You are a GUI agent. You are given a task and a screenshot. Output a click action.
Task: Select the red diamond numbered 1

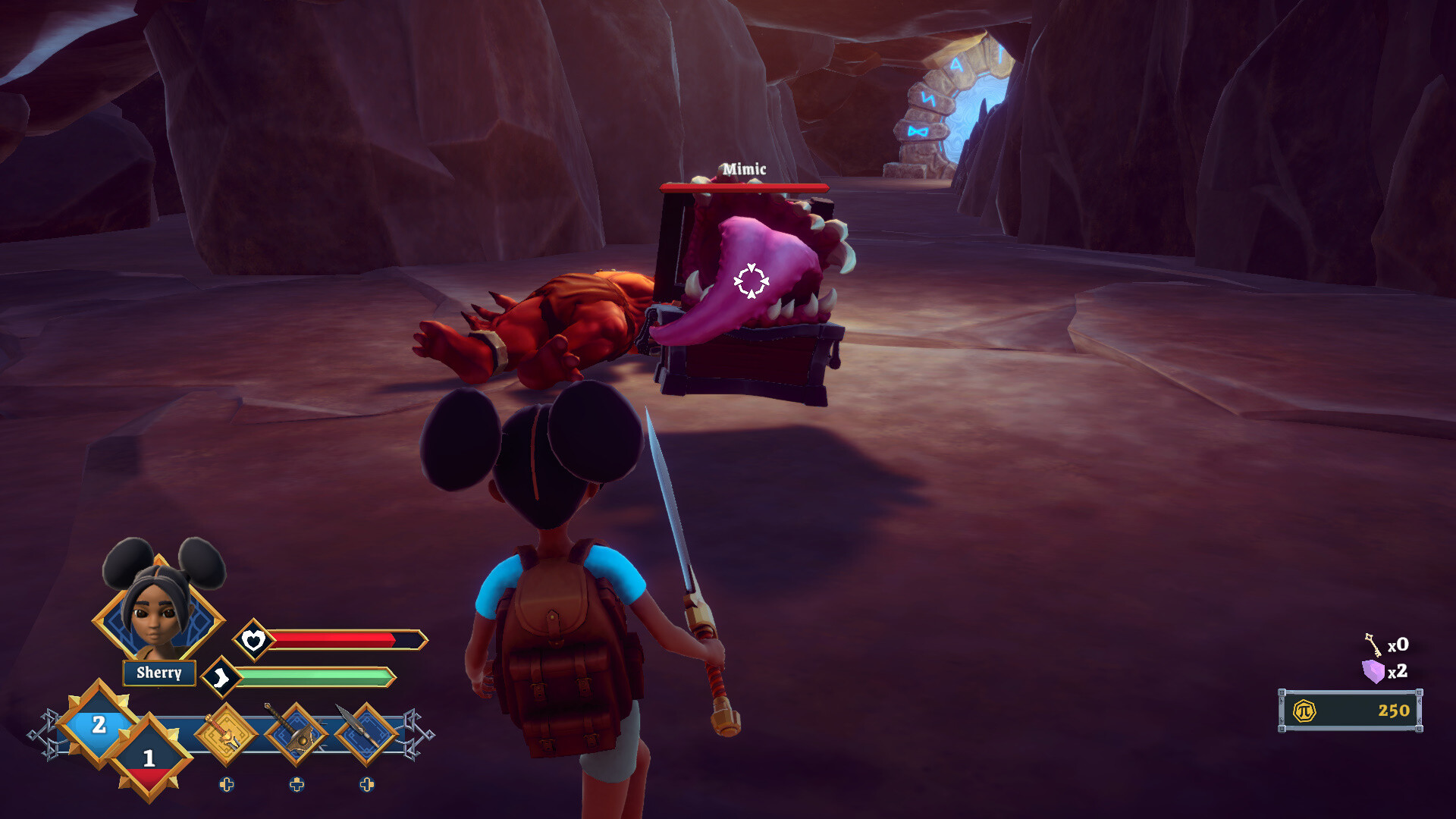pyautogui.click(x=149, y=758)
